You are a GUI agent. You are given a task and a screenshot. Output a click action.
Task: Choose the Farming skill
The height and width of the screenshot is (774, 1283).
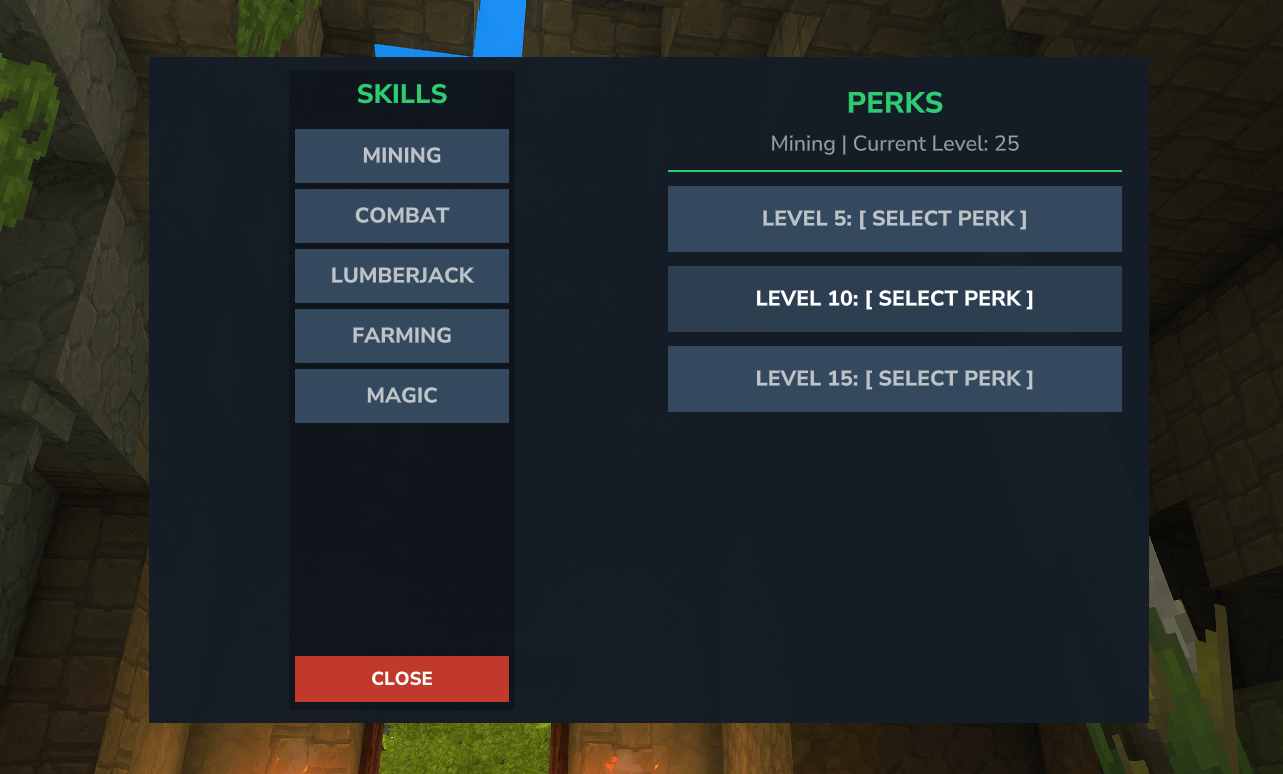pyautogui.click(x=401, y=336)
